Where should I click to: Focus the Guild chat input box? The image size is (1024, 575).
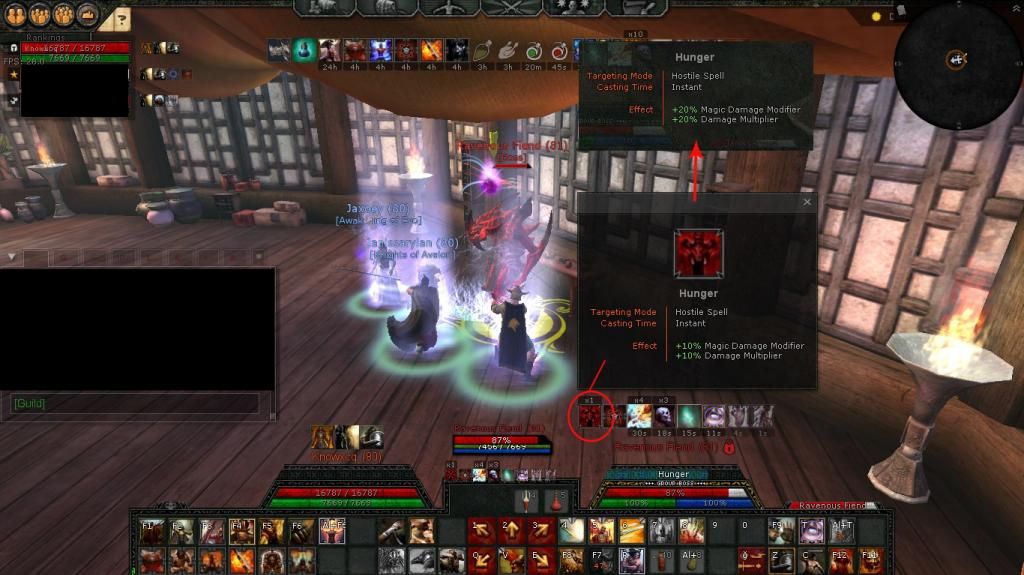(x=135, y=403)
